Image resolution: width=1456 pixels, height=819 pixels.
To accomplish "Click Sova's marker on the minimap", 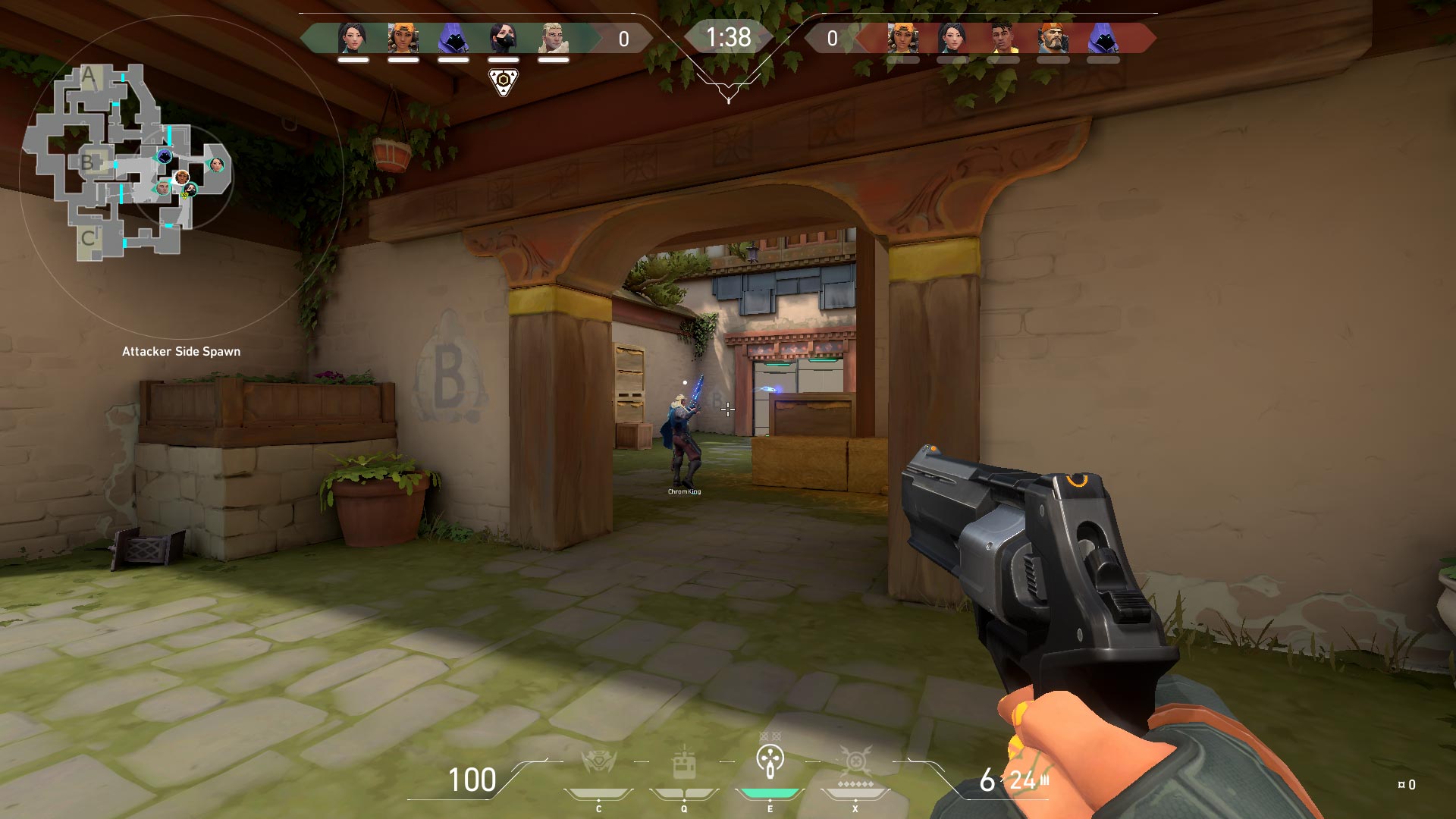I will pyautogui.click(x=162, y=188).
